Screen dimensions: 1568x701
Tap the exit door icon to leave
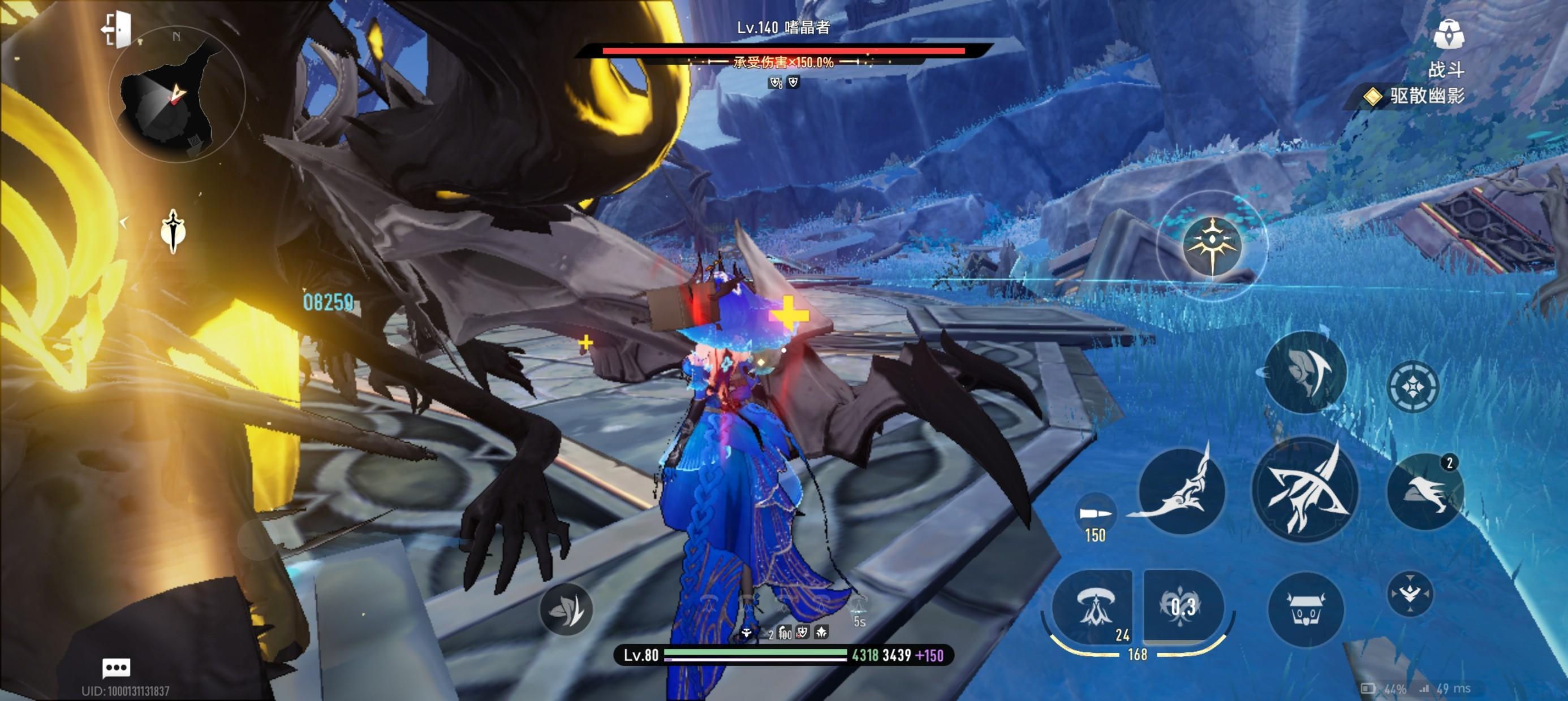point(117,29)
